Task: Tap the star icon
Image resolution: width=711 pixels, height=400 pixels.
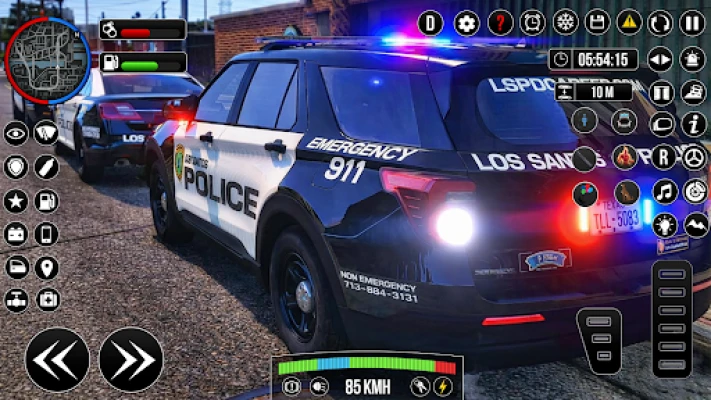Action: tap(16, 201)
